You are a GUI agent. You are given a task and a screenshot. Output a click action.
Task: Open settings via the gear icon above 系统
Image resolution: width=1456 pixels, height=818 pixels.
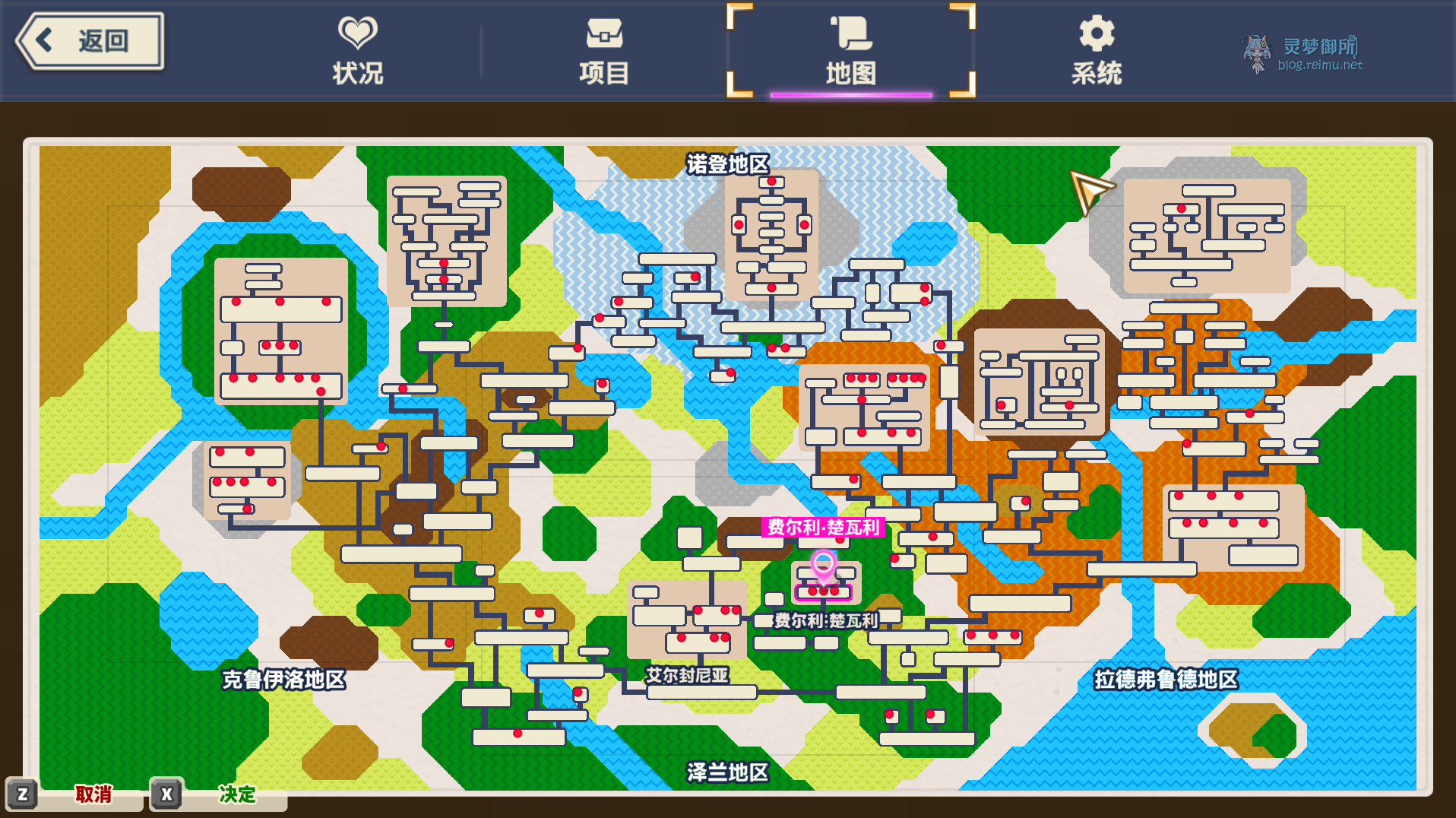pos(1097,33)
